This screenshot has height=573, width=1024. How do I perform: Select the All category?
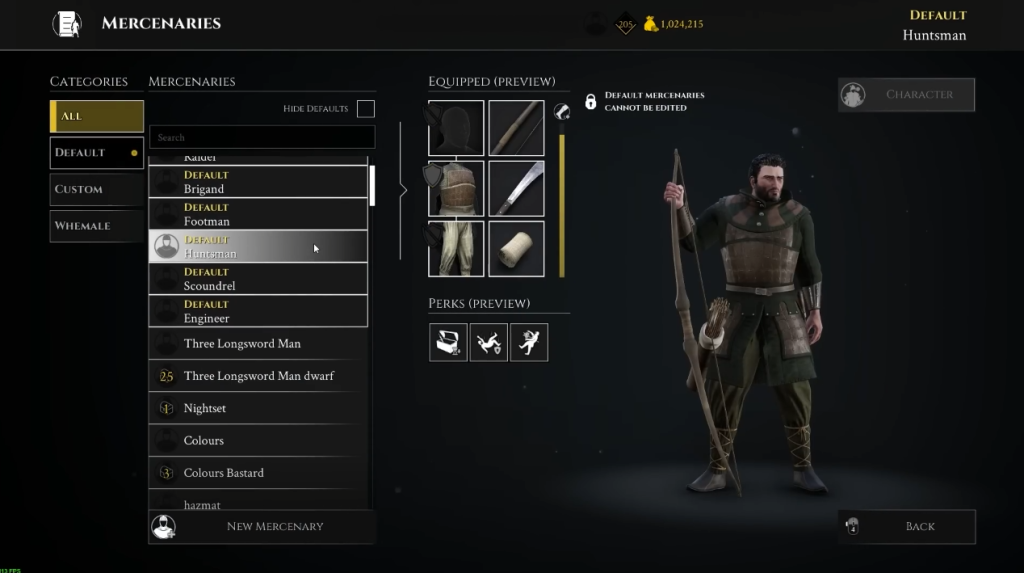coord(97,116)
